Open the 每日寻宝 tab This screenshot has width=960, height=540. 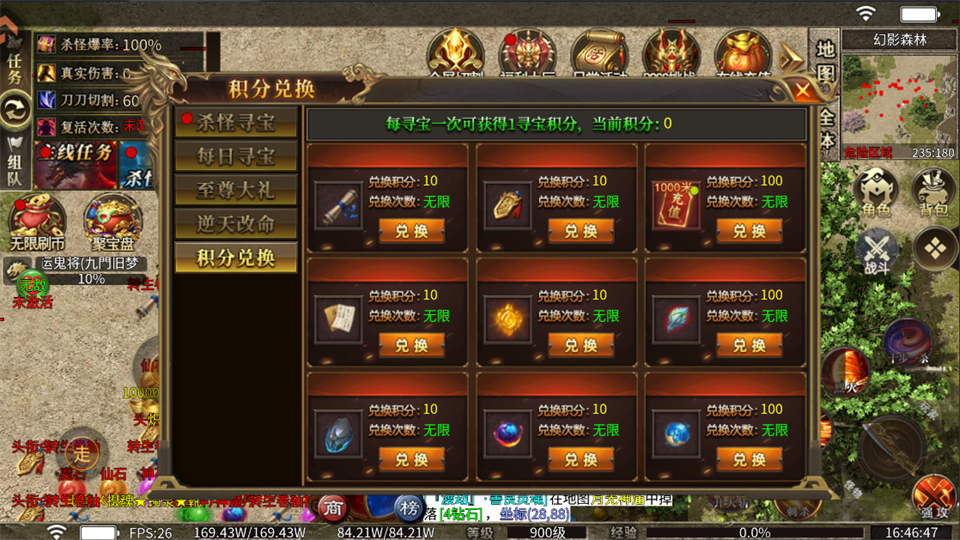coord(236,157)
